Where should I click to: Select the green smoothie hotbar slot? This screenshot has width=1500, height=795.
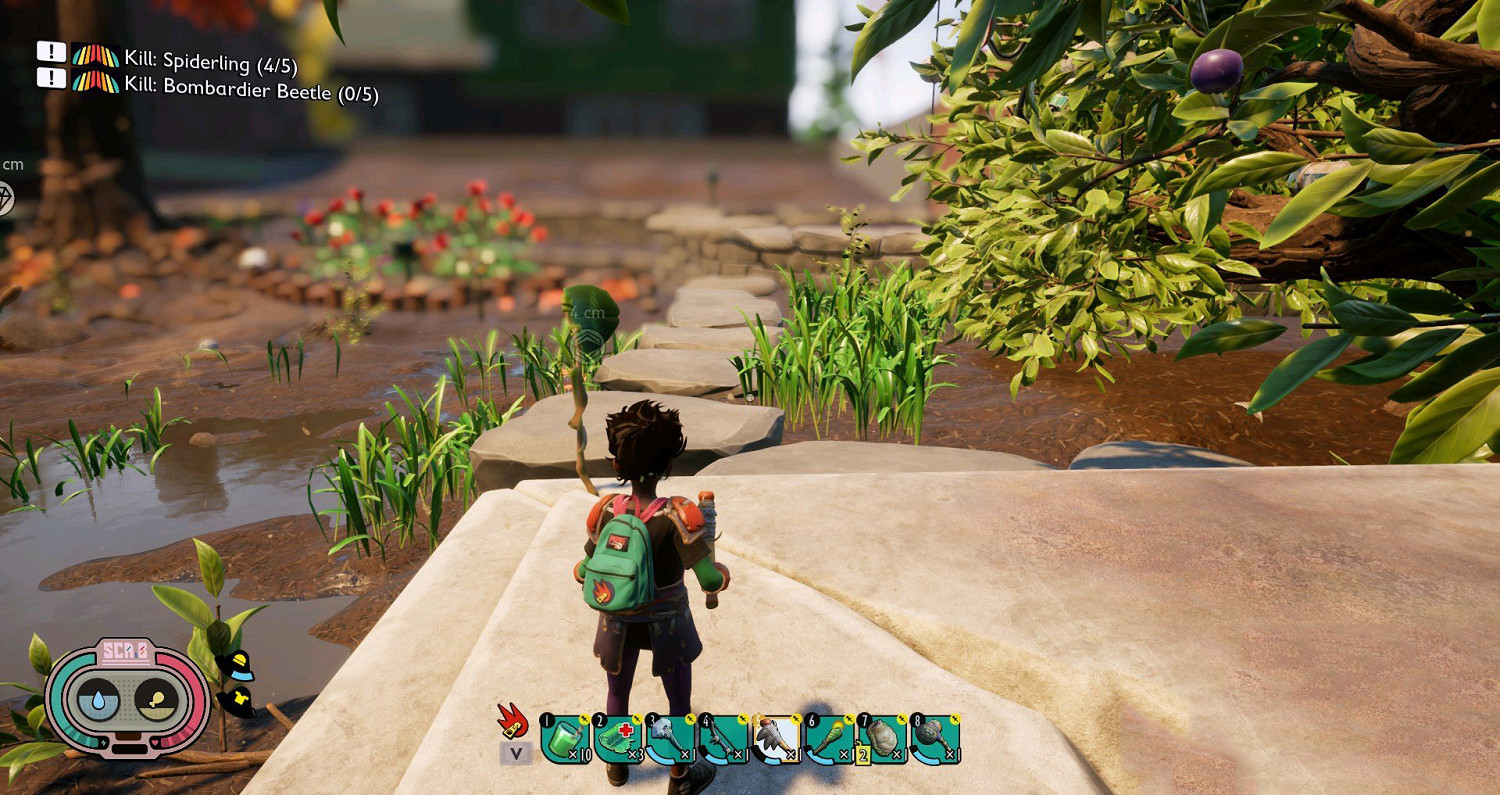tap(565, 741)
